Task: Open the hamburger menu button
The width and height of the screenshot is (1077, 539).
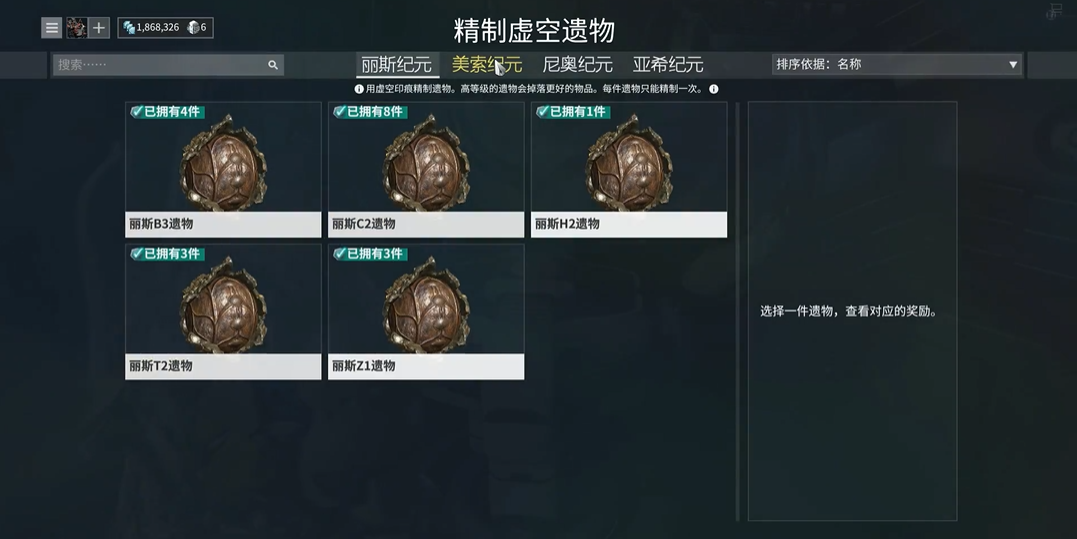Action: pyautogui.click(x=51, y=28)
